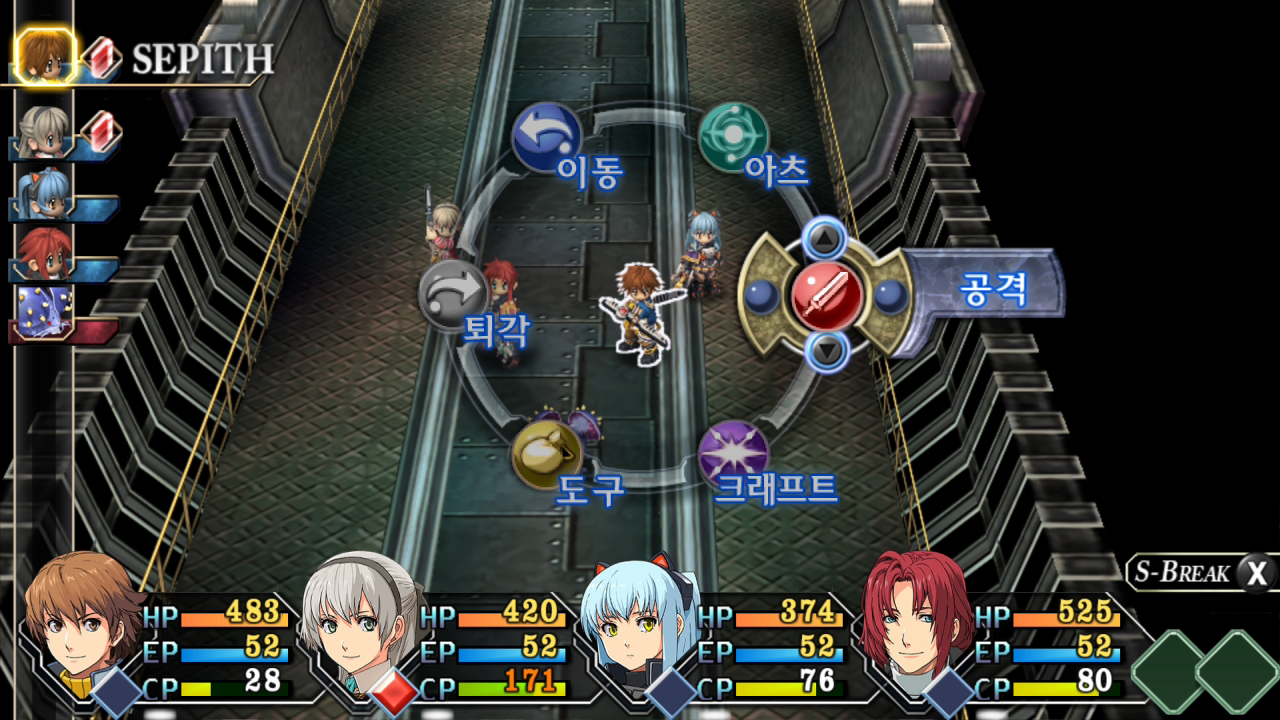Click the blue-haired portrait in turn order
Screen dimensions: 1280x720
[x=44, y=193]
